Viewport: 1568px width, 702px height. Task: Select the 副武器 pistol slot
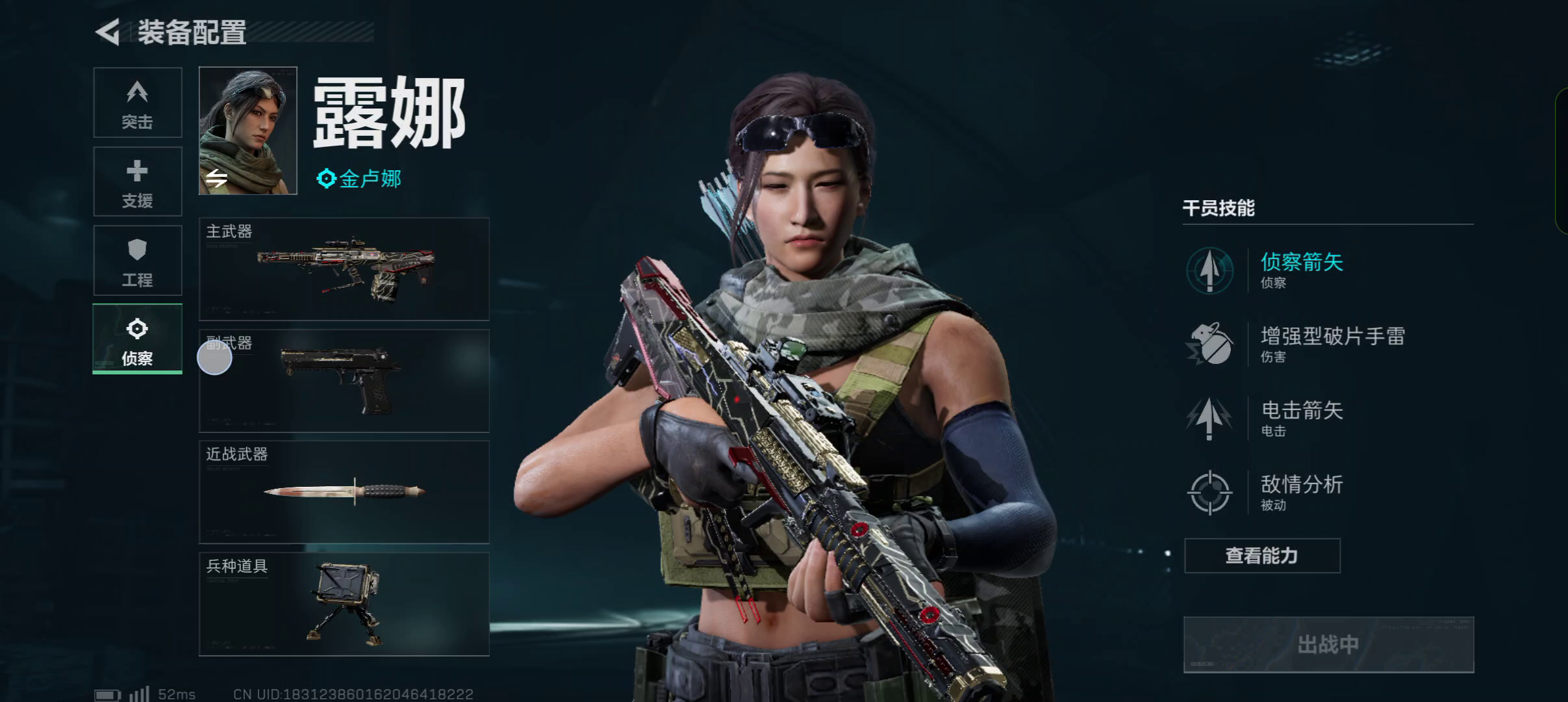344,381
